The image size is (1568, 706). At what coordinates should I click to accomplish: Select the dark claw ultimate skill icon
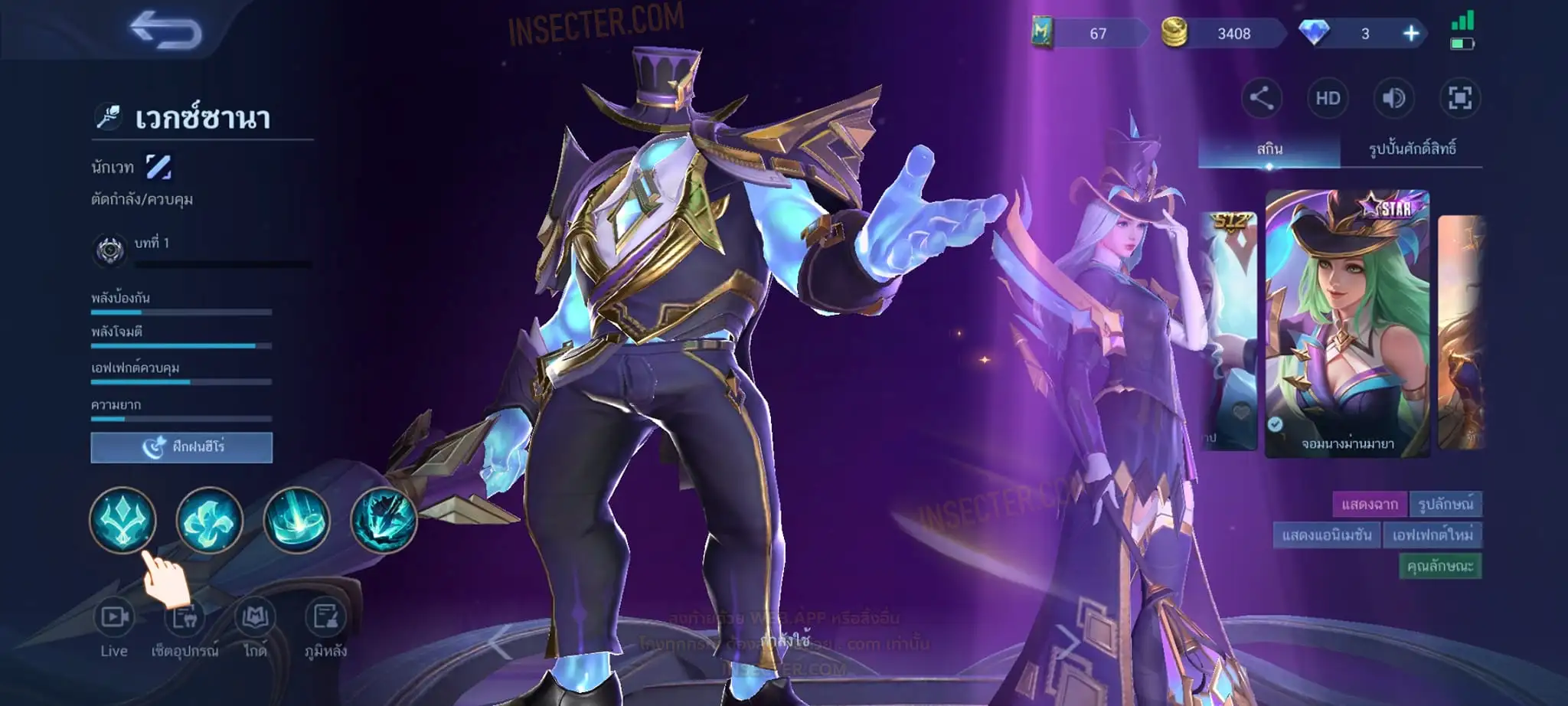pos(383,521)
